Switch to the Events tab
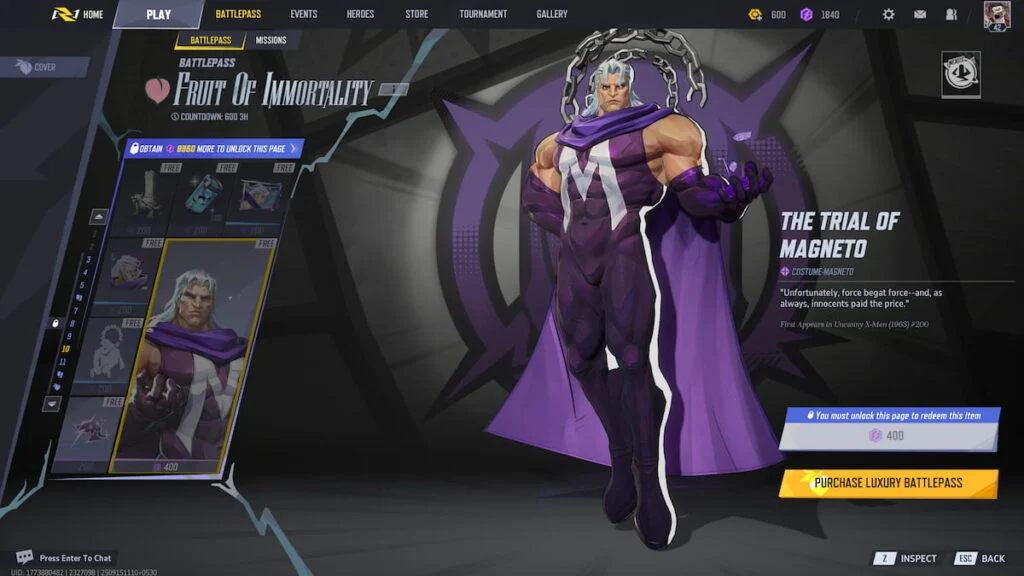 point(304,14)
